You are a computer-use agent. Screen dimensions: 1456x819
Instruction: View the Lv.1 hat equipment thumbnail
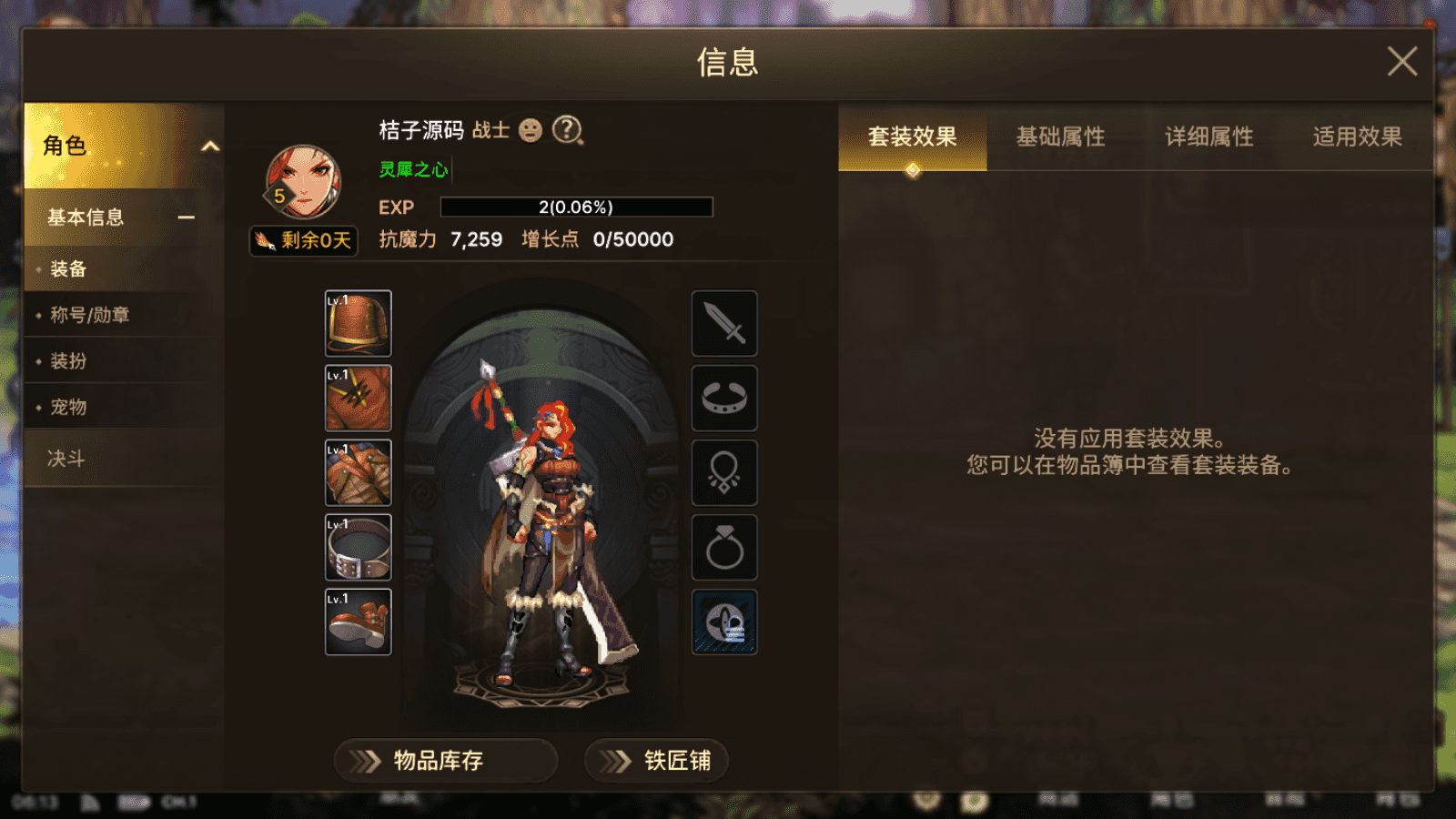pyautogui.click(x=359, y=324)
